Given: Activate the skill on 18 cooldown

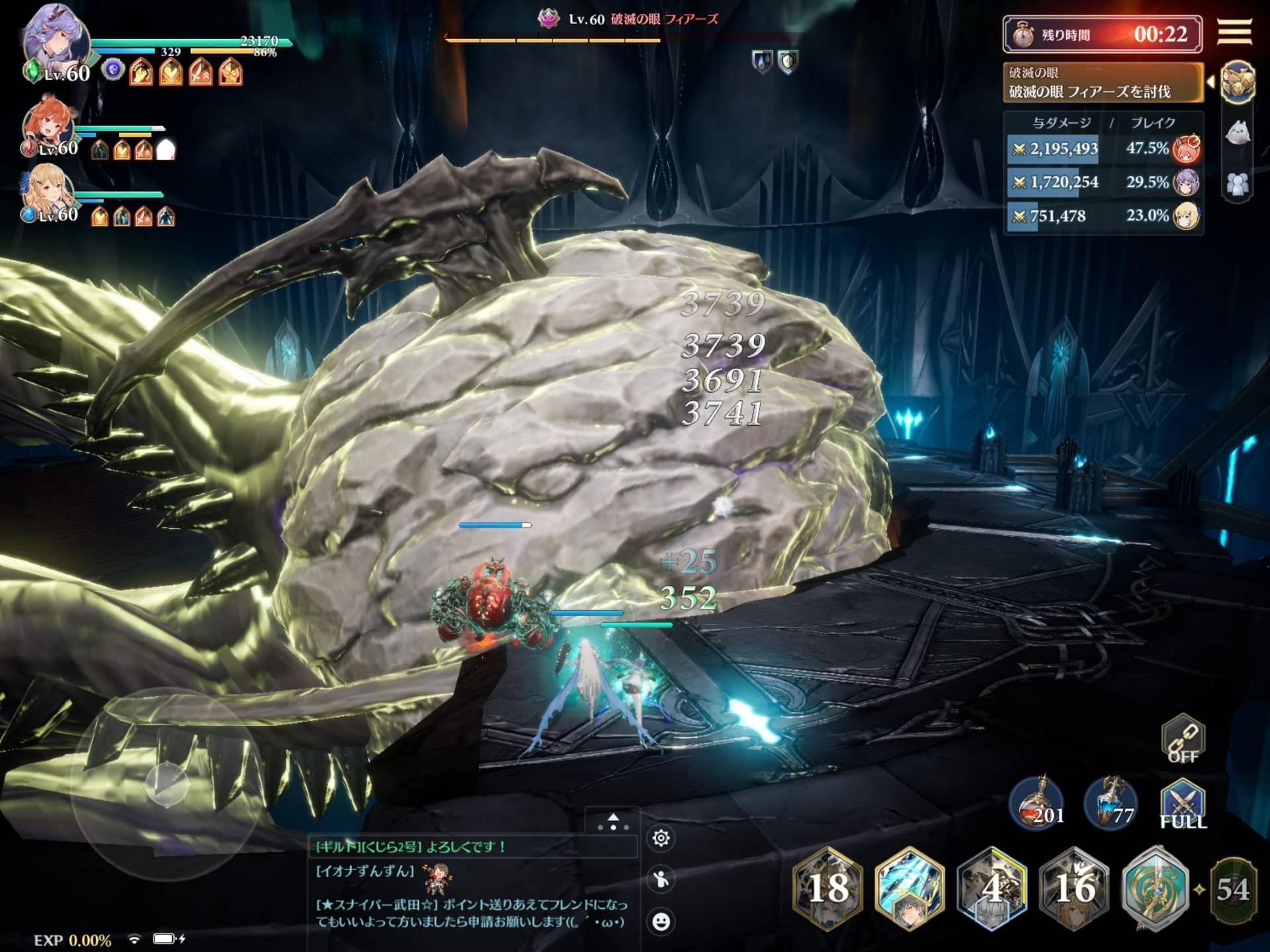Looking at the screenshot, I should pos(828,889).
